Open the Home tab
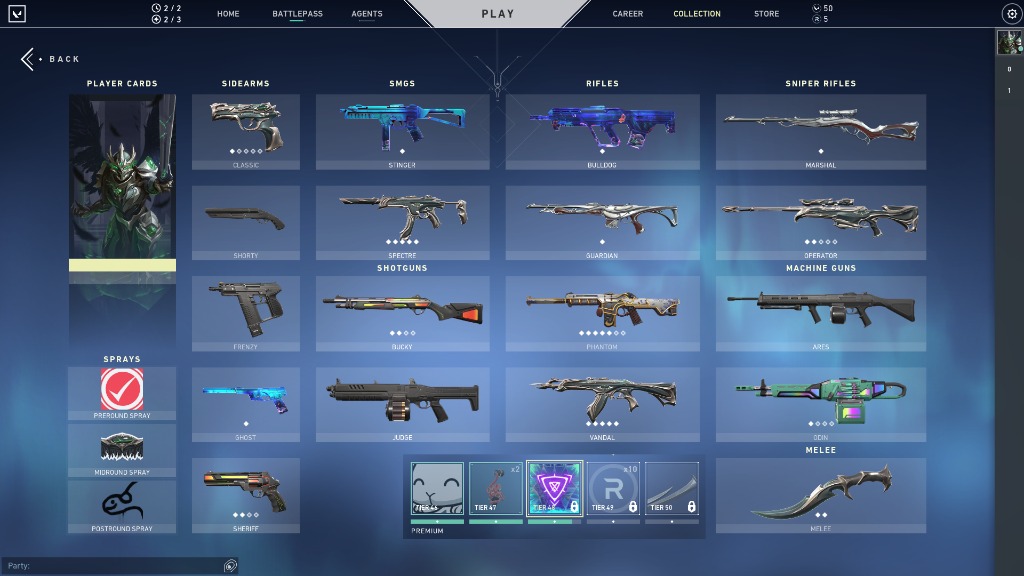Image resolution: width=1024 pixels, height=576 pixels. (228, 14)
